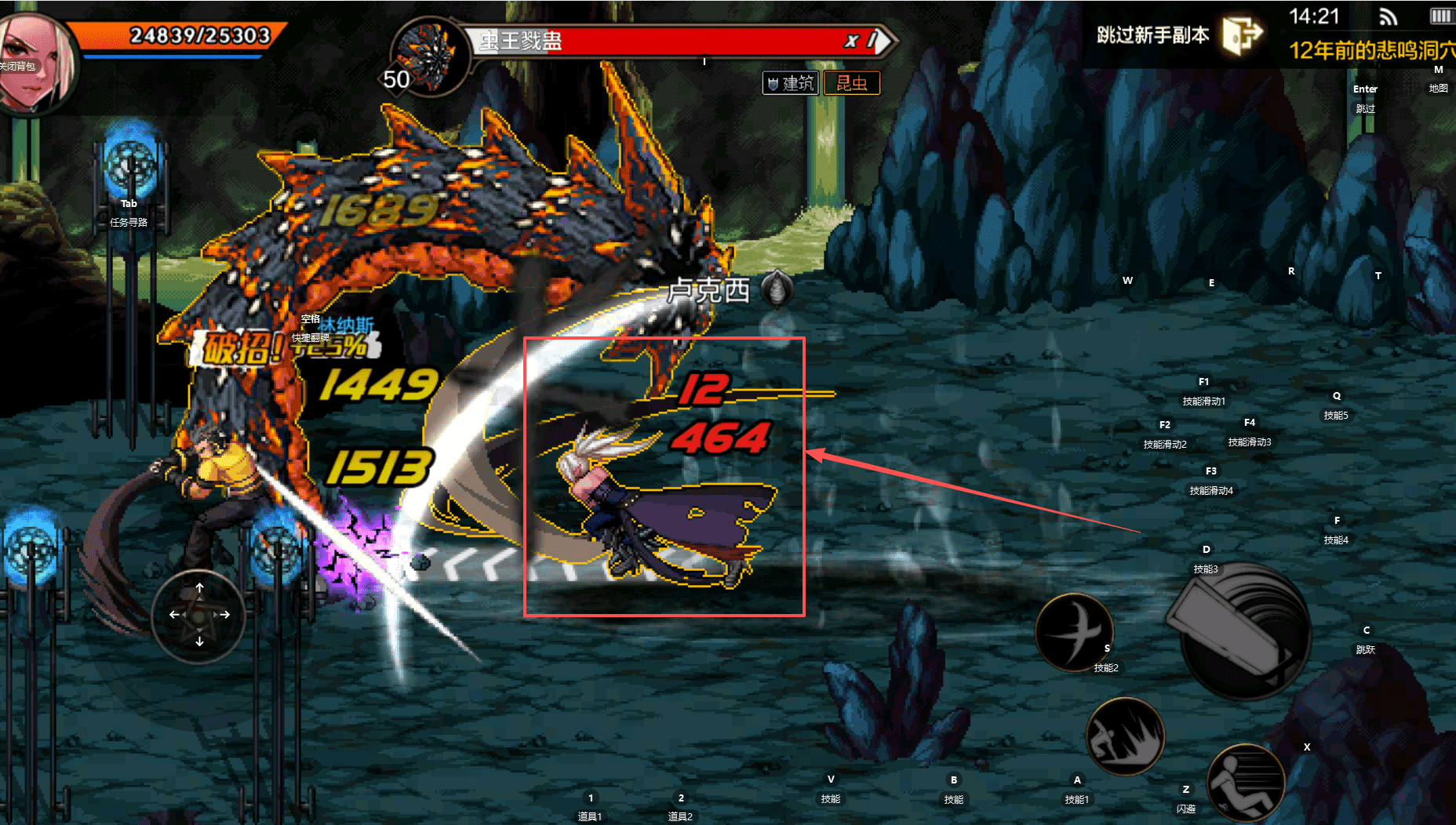Select the boss head icon labeled 50

click(x=426, y=55)
